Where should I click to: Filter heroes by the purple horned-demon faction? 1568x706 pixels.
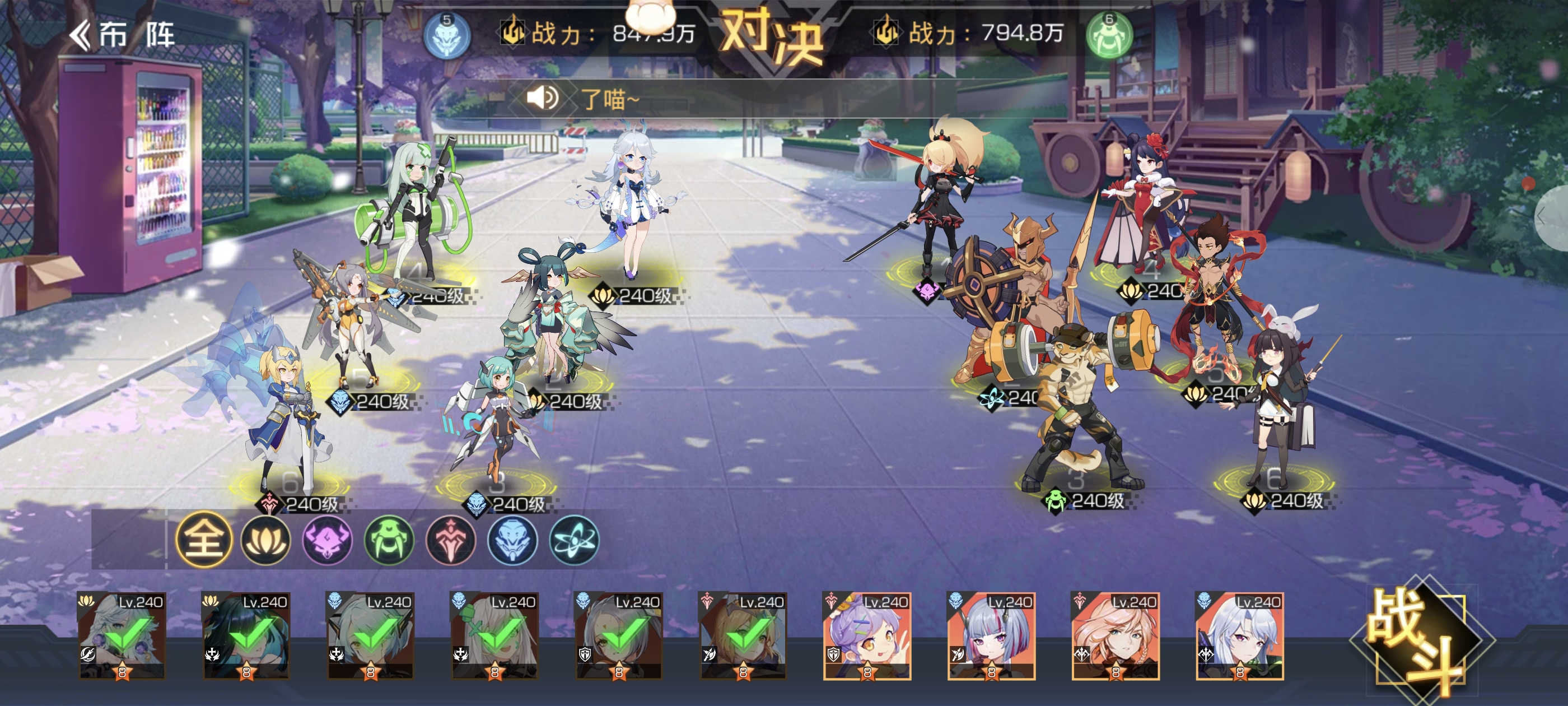328,539
